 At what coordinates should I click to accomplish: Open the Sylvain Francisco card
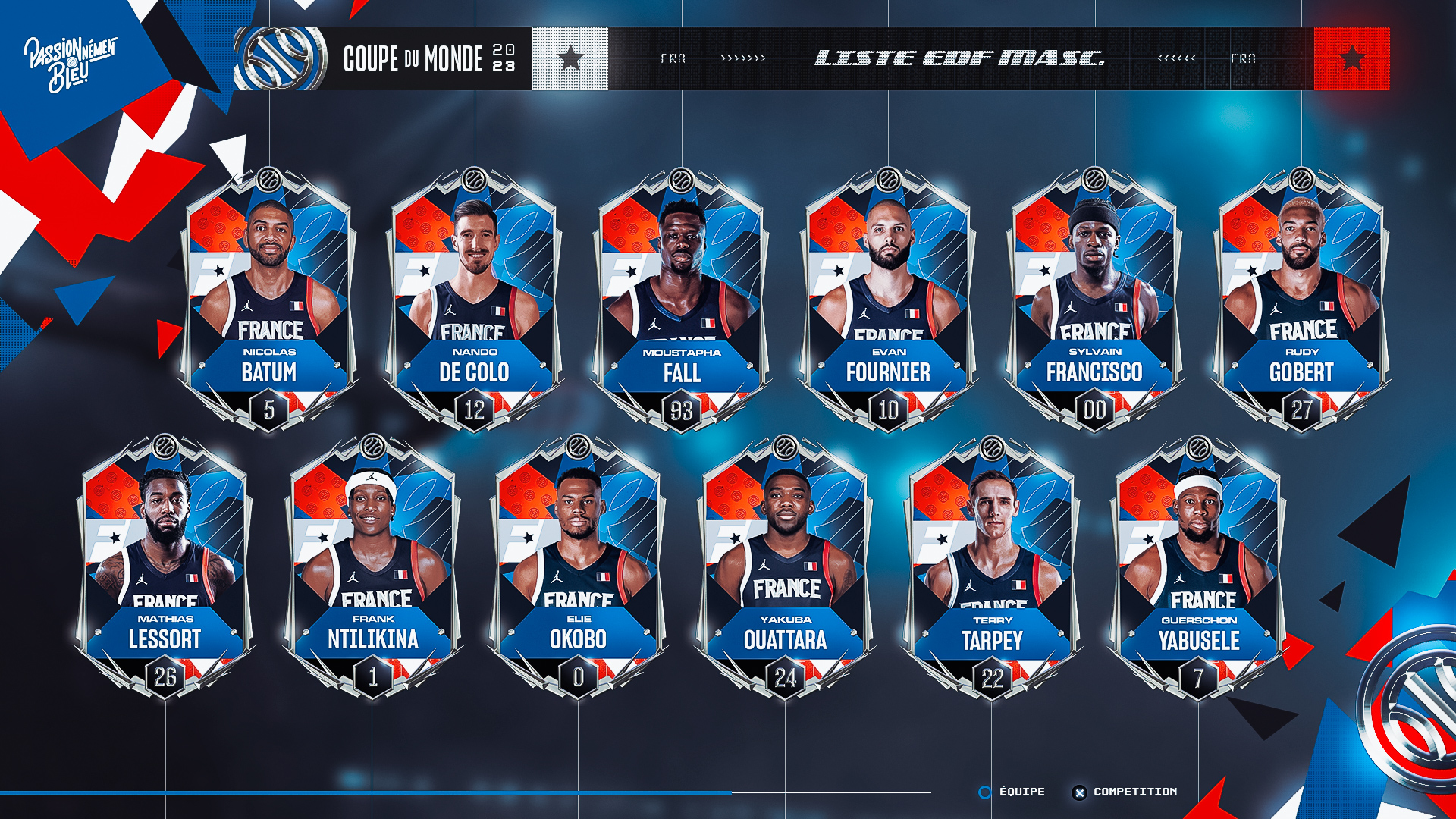(1094, 300)
